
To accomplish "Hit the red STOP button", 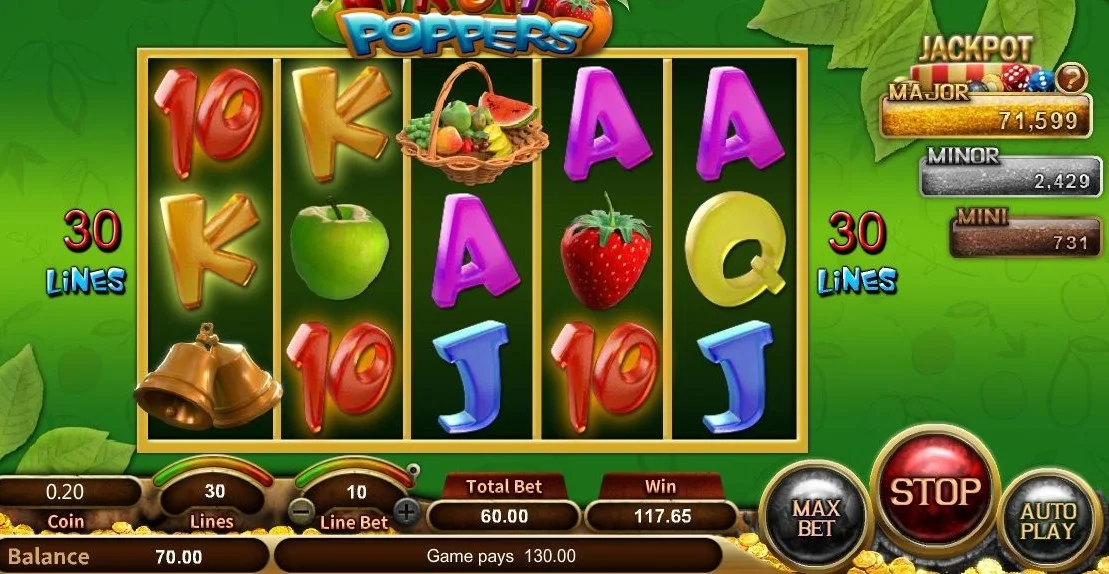I will (935, 490).
